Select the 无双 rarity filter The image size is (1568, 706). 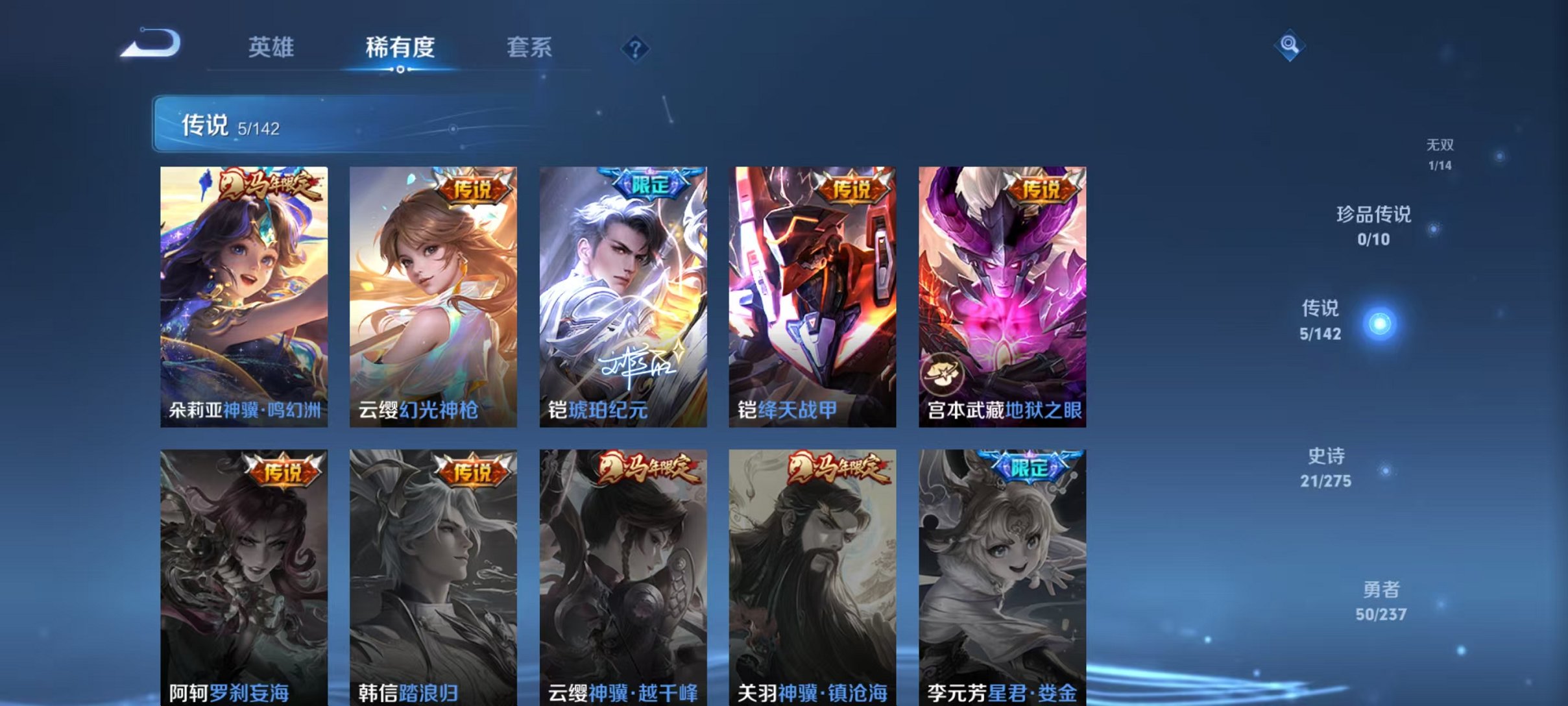tap(1441, 155)
